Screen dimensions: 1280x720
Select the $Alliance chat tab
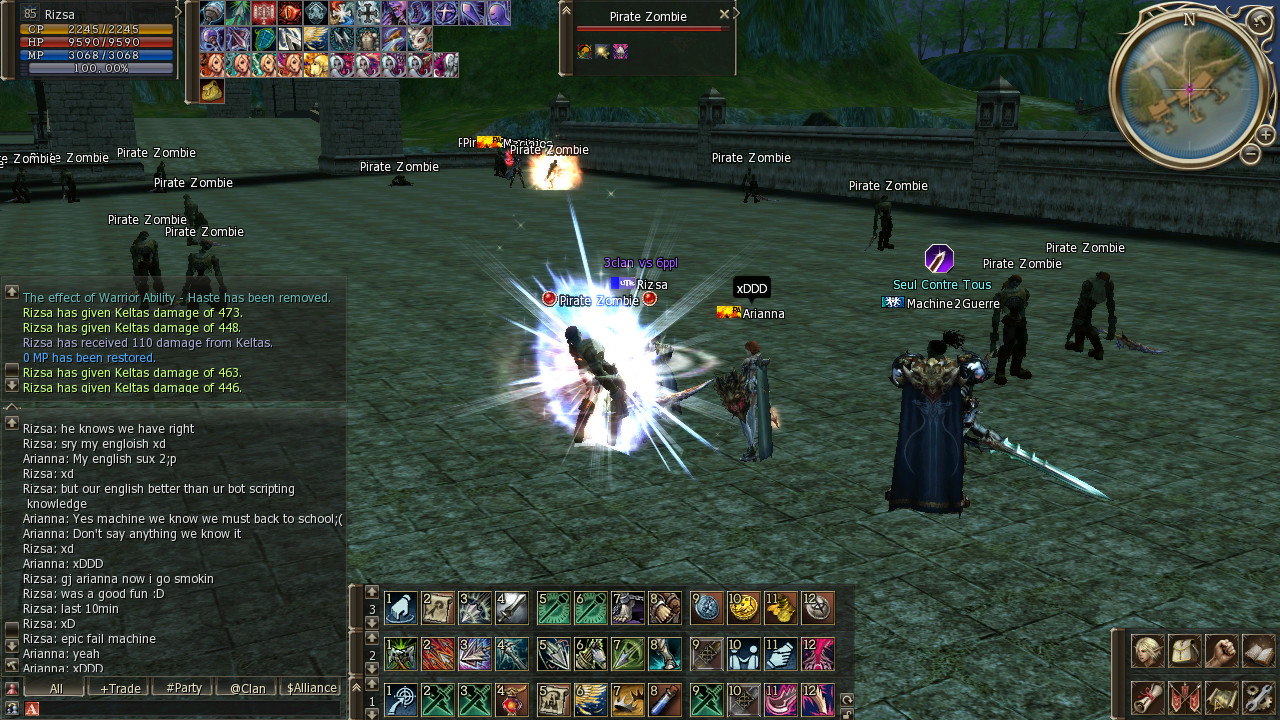[311, 688]
